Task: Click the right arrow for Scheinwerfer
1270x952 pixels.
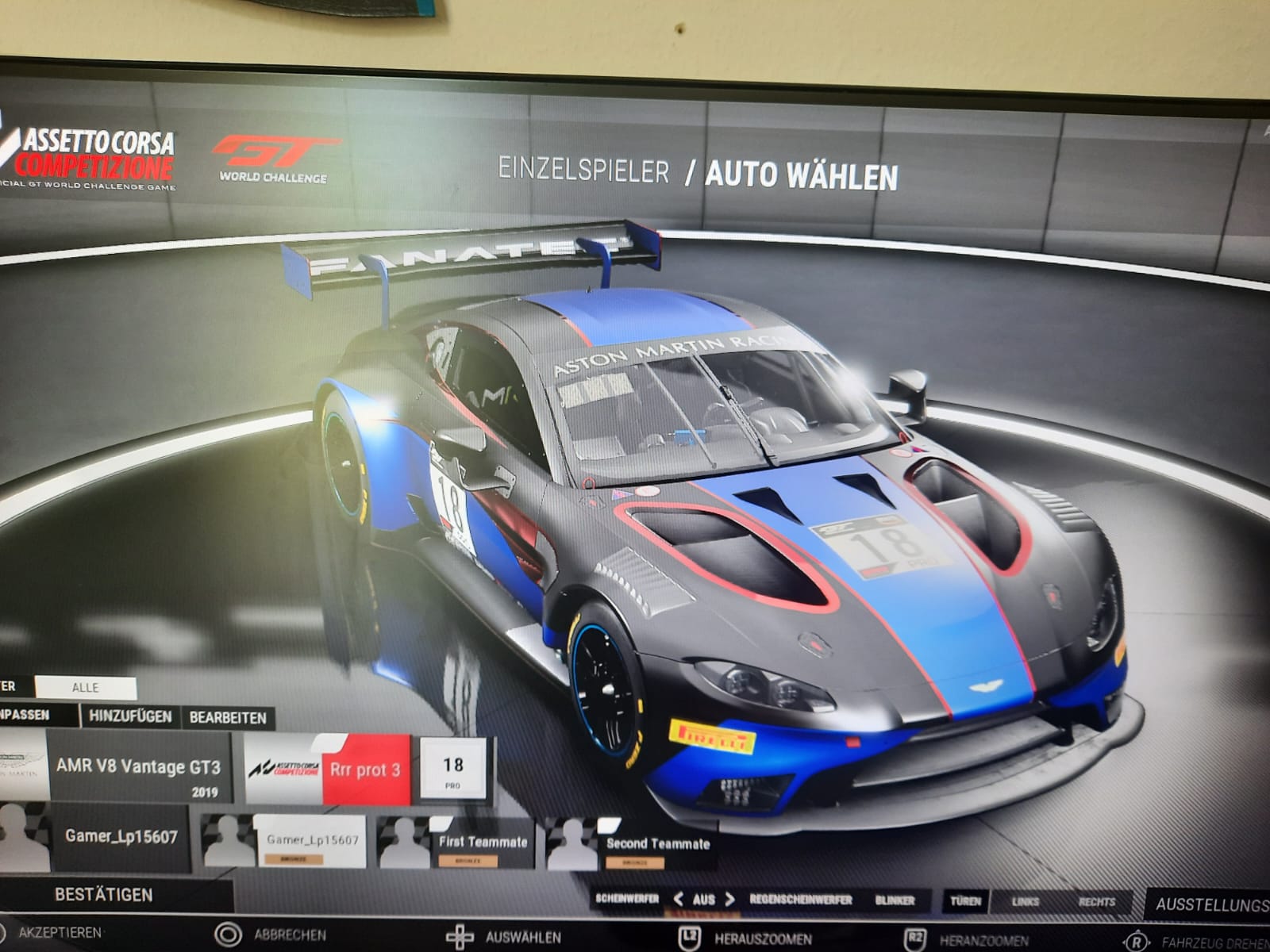Action: tap(730, 899)
